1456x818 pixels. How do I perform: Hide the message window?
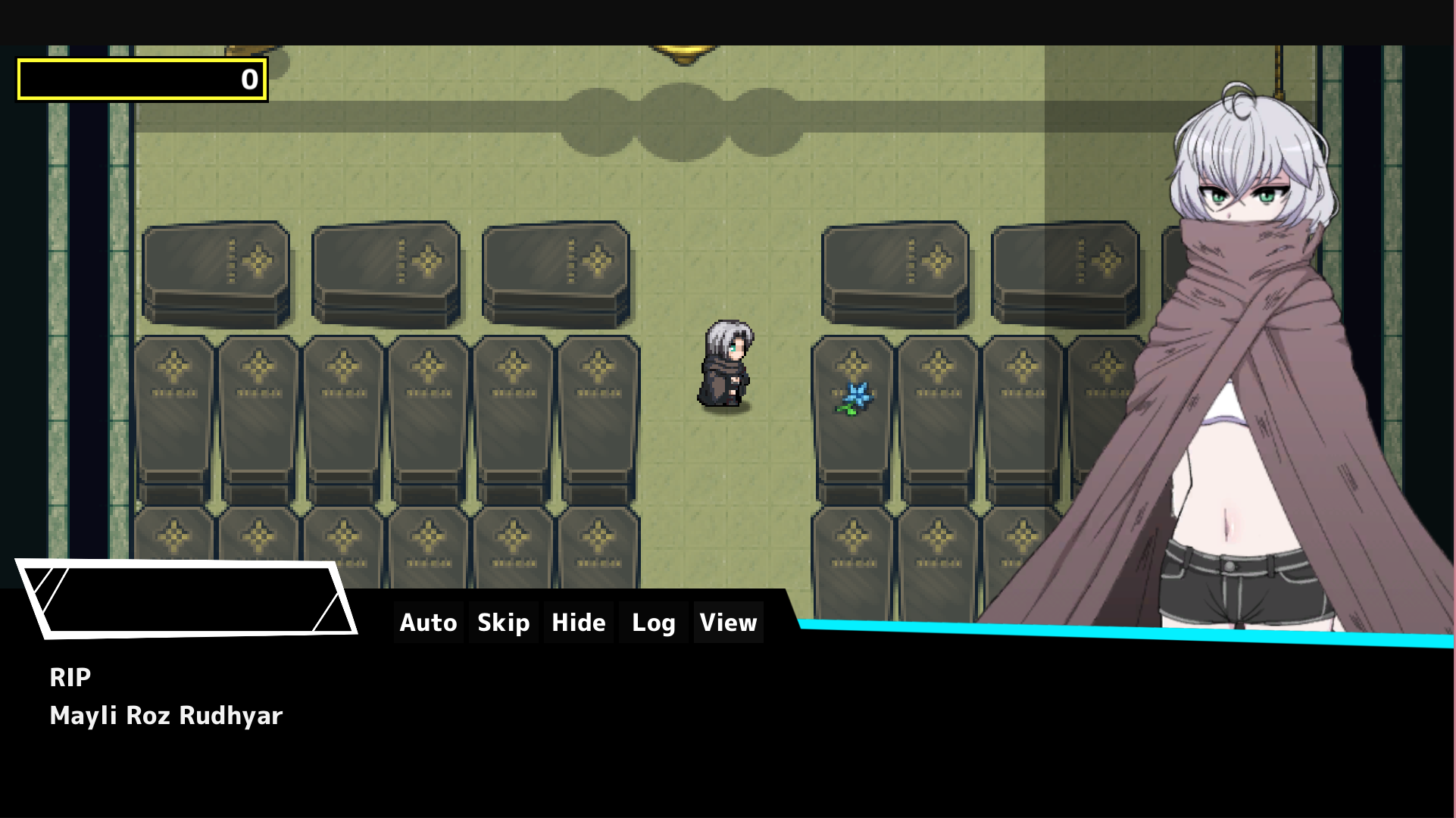coord(578,623)
